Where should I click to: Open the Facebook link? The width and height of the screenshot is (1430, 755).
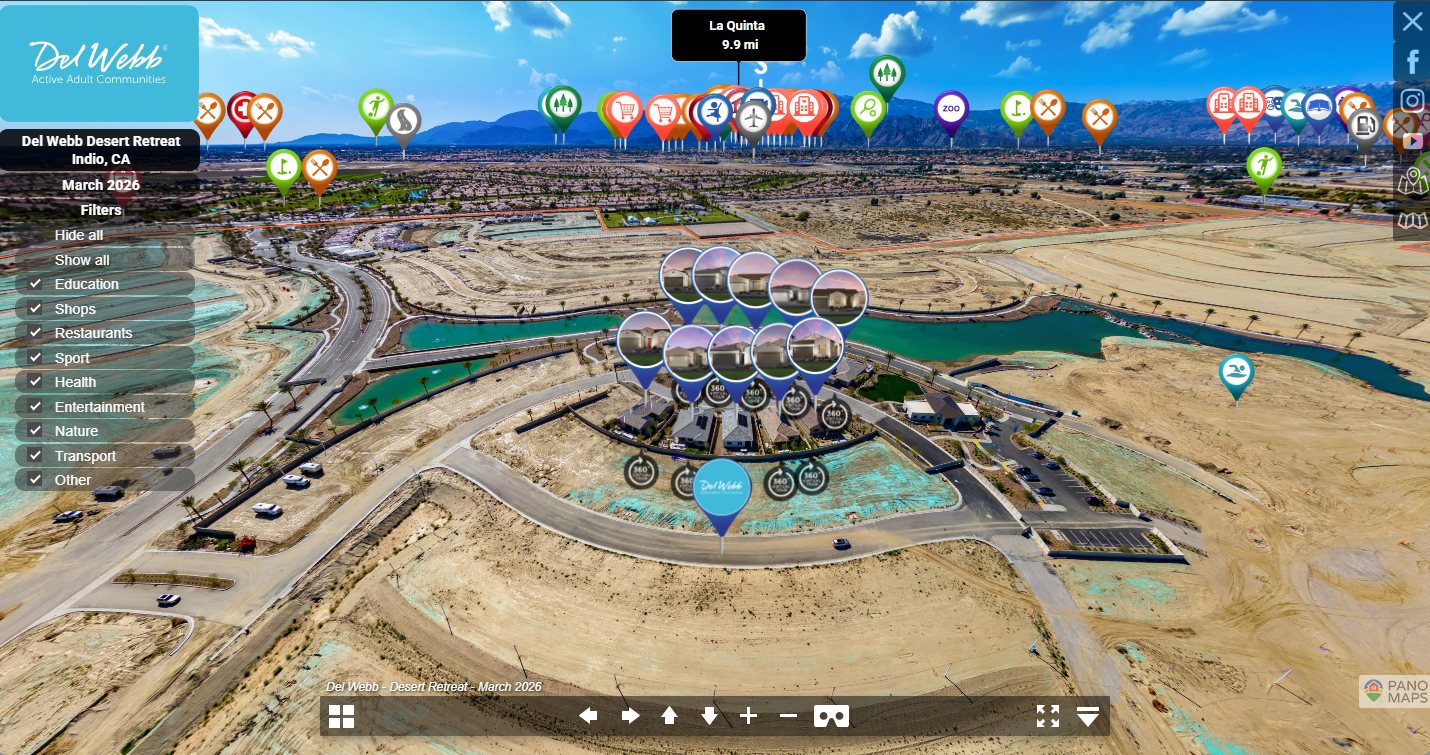pos(1412,62)
